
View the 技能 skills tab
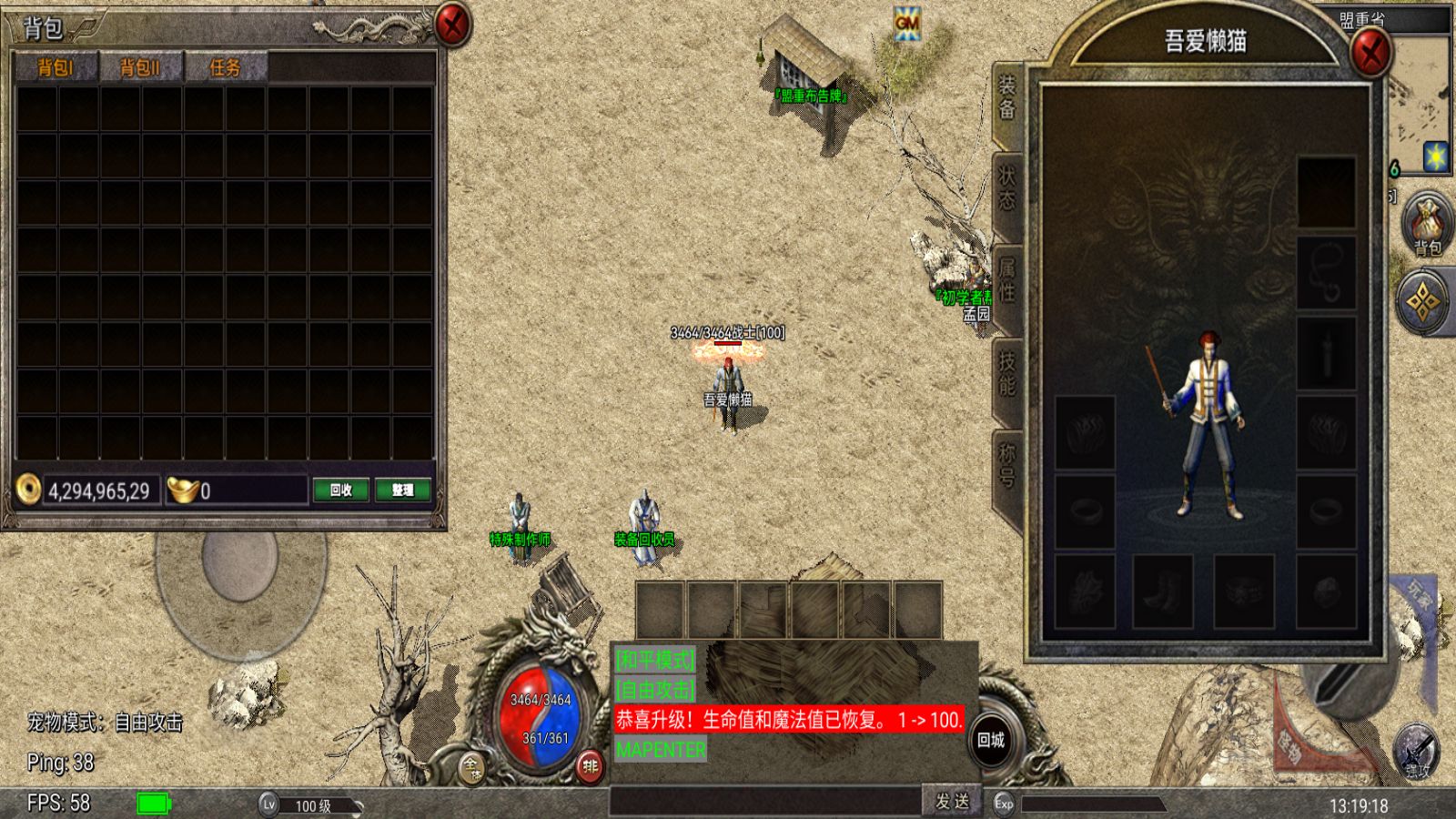coord(1007,373)
